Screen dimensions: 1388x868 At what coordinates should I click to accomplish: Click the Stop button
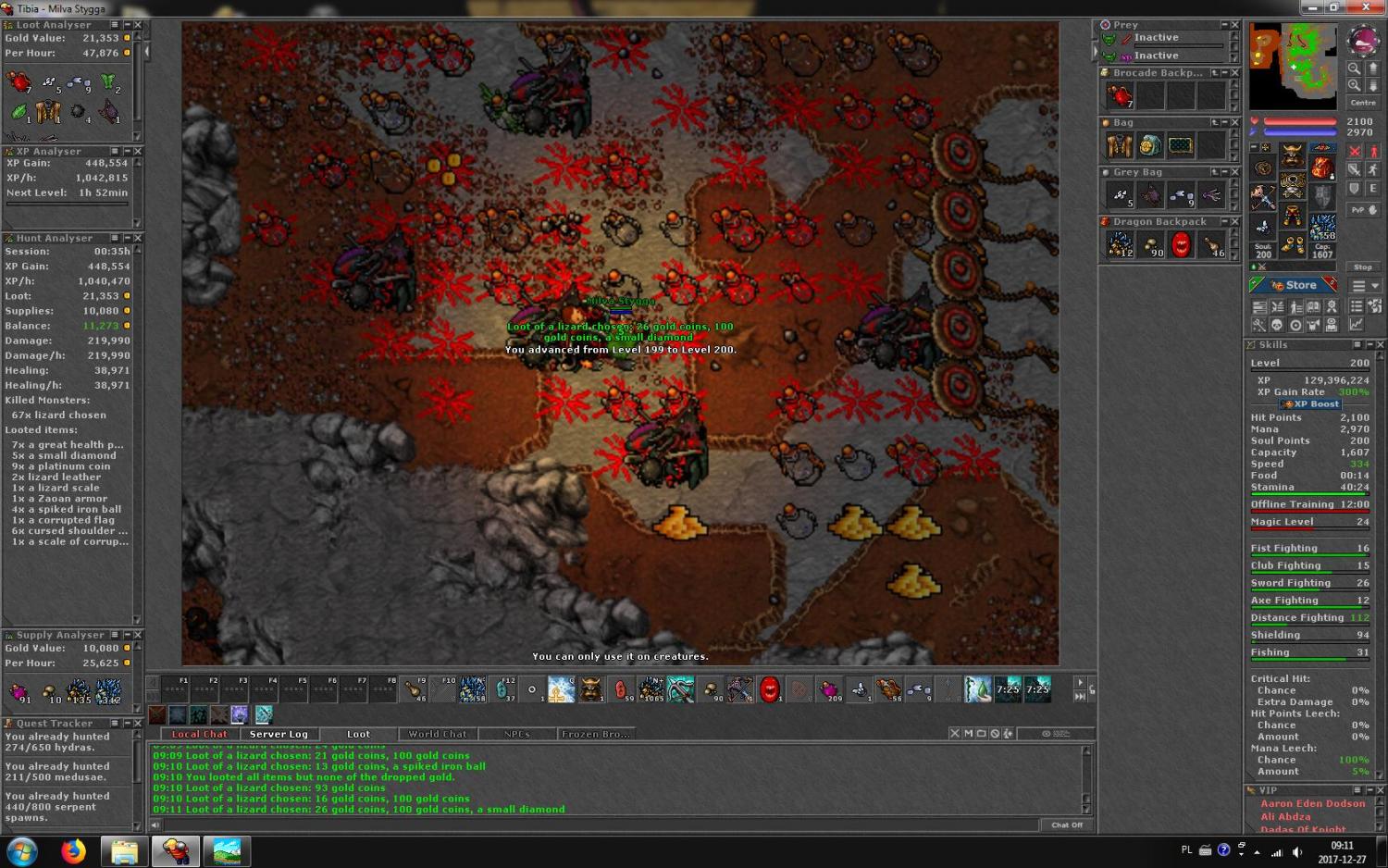pyautogui.click(x=1363, y=267)
